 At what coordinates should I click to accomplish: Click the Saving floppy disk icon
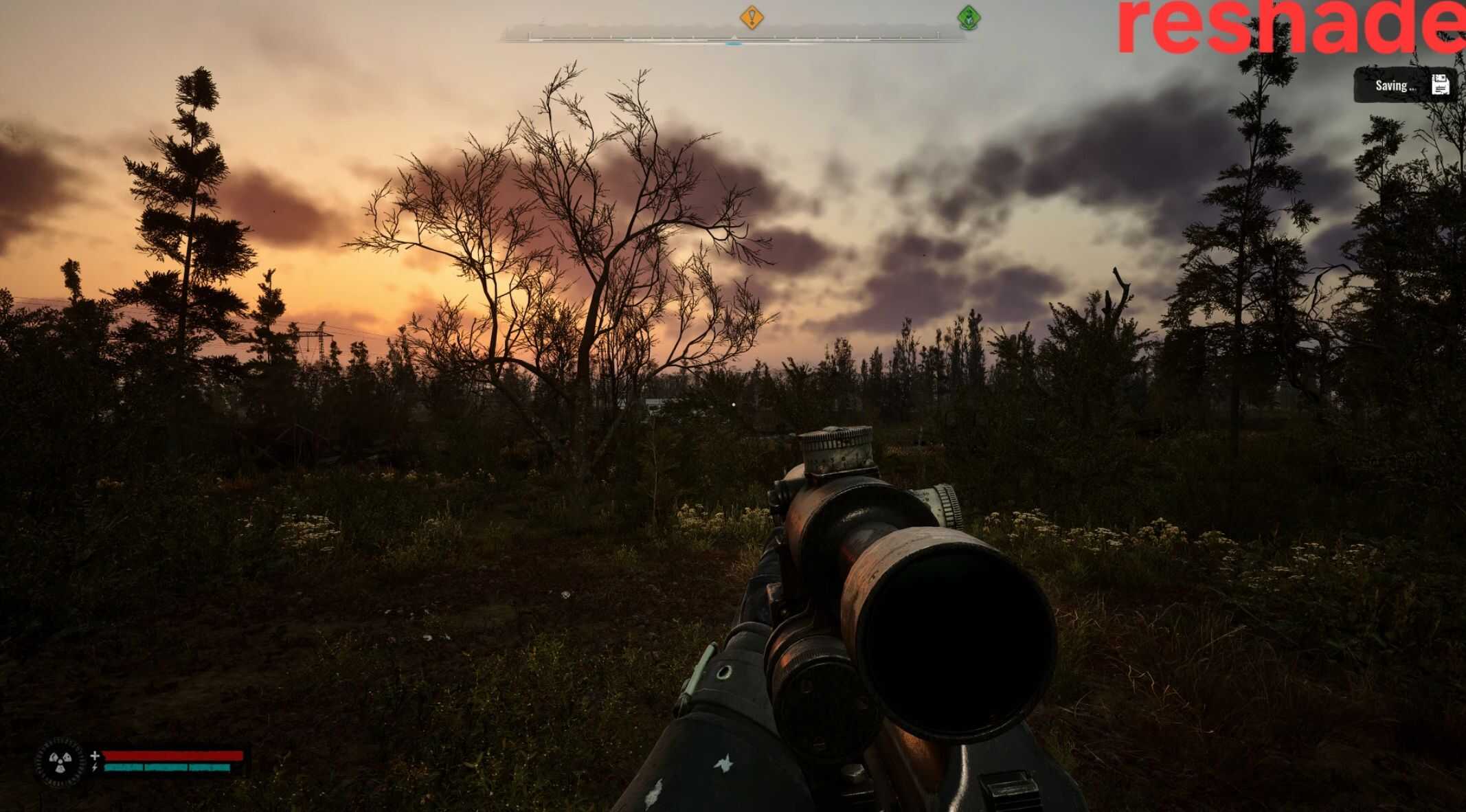click(x=1441, y=85)
